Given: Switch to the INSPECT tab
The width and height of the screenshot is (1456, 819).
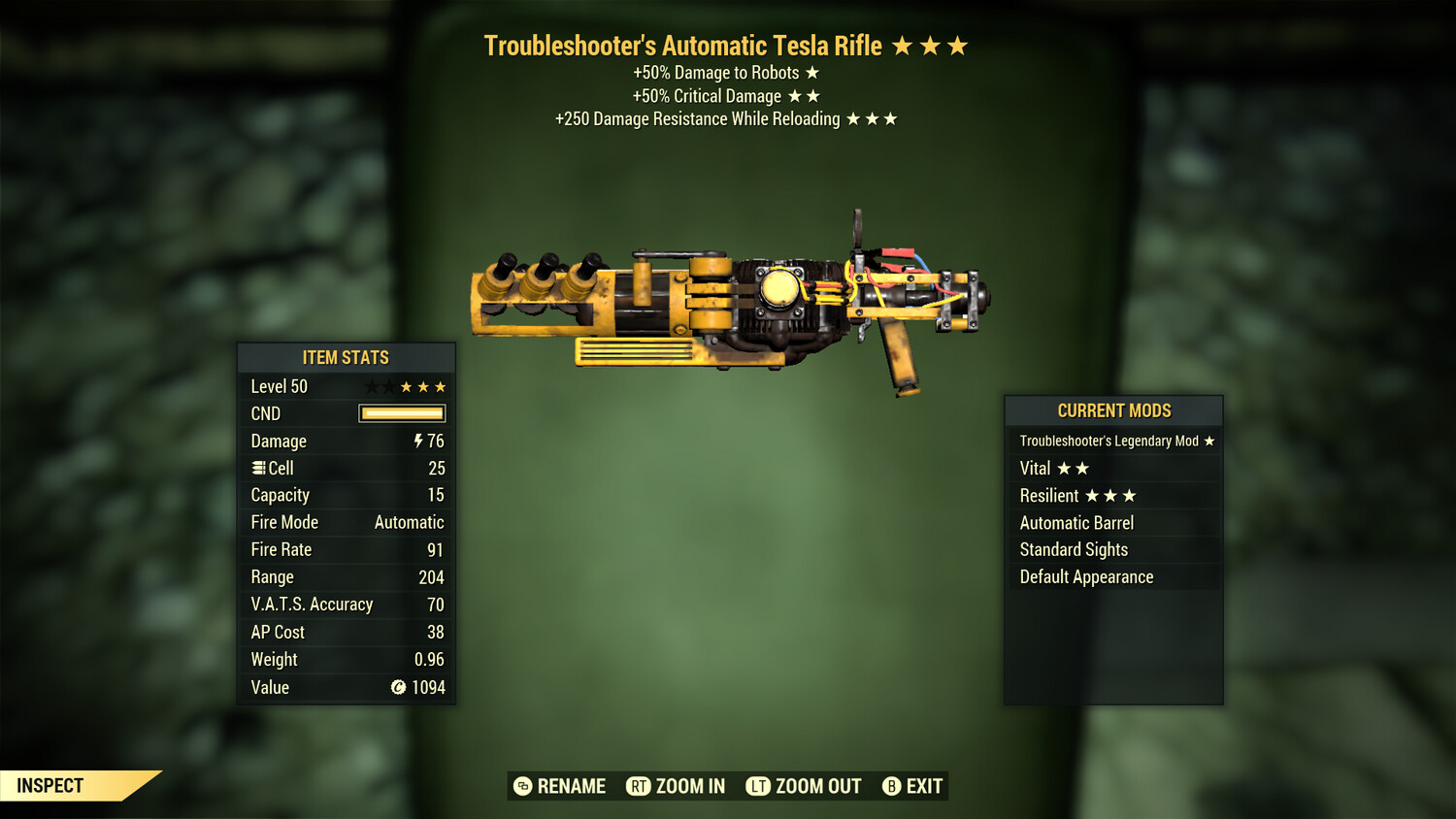Looking at the screenshot, I should [49, 785].
